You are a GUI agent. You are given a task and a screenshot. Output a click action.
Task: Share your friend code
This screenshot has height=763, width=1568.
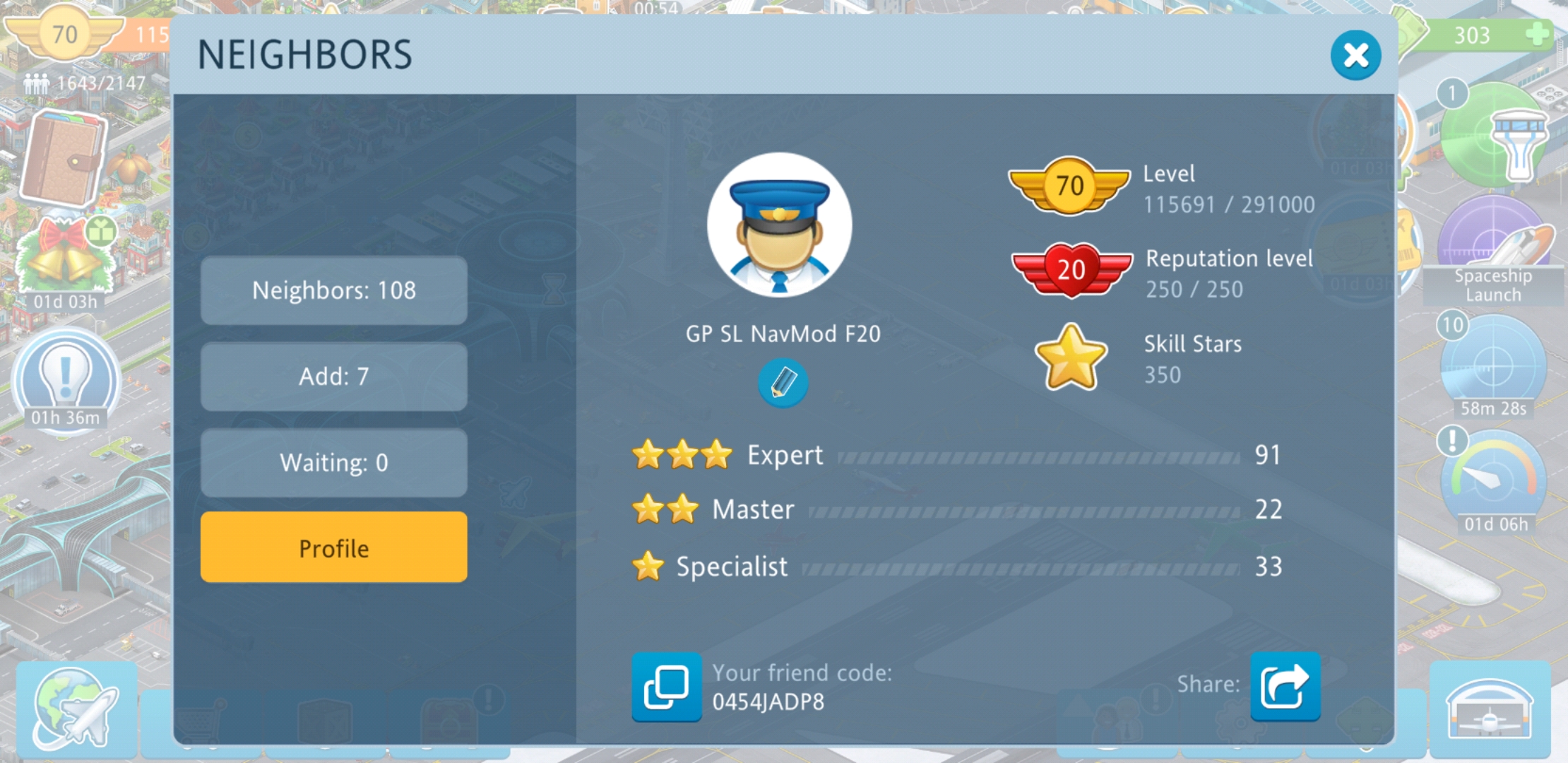(1285, 686)
